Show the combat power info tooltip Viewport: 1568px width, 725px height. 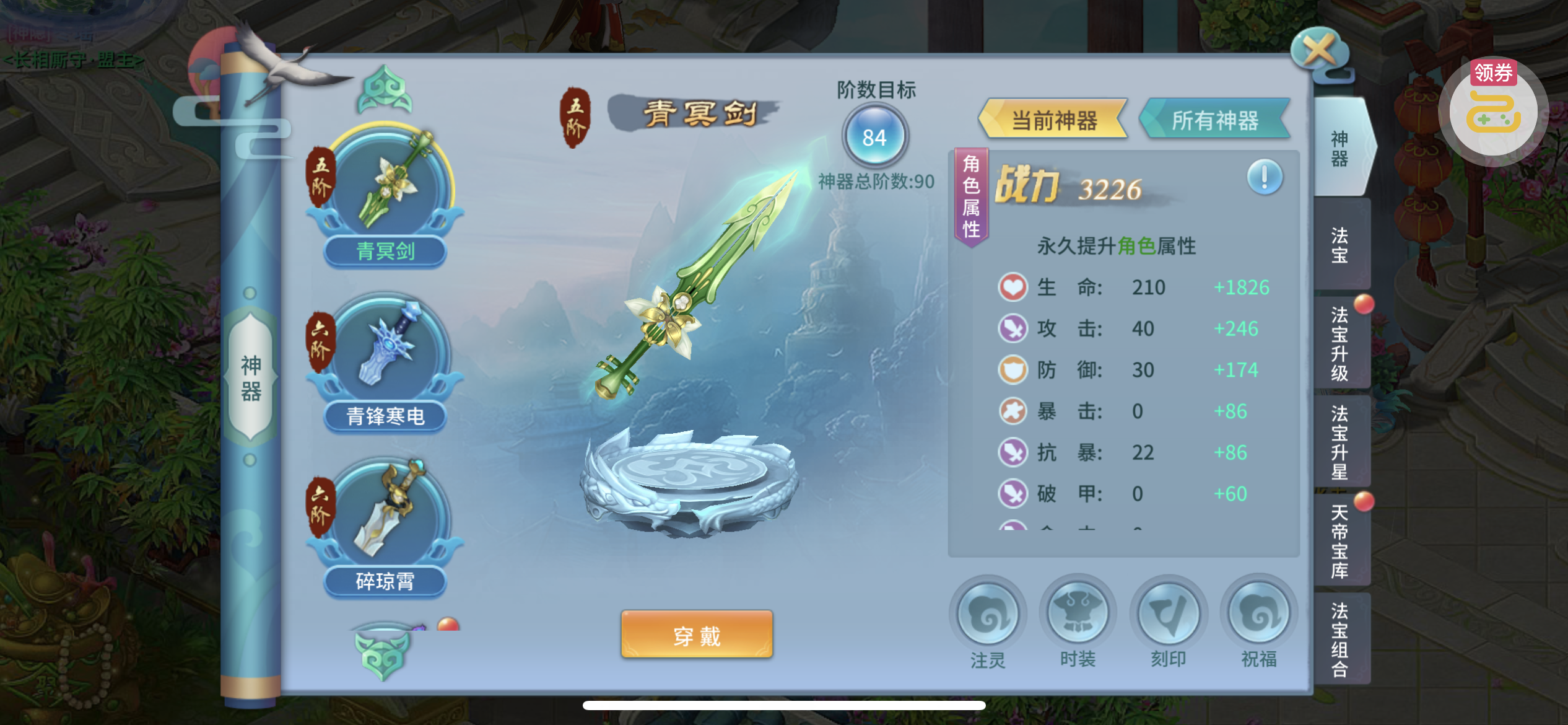click(1265, 177)
